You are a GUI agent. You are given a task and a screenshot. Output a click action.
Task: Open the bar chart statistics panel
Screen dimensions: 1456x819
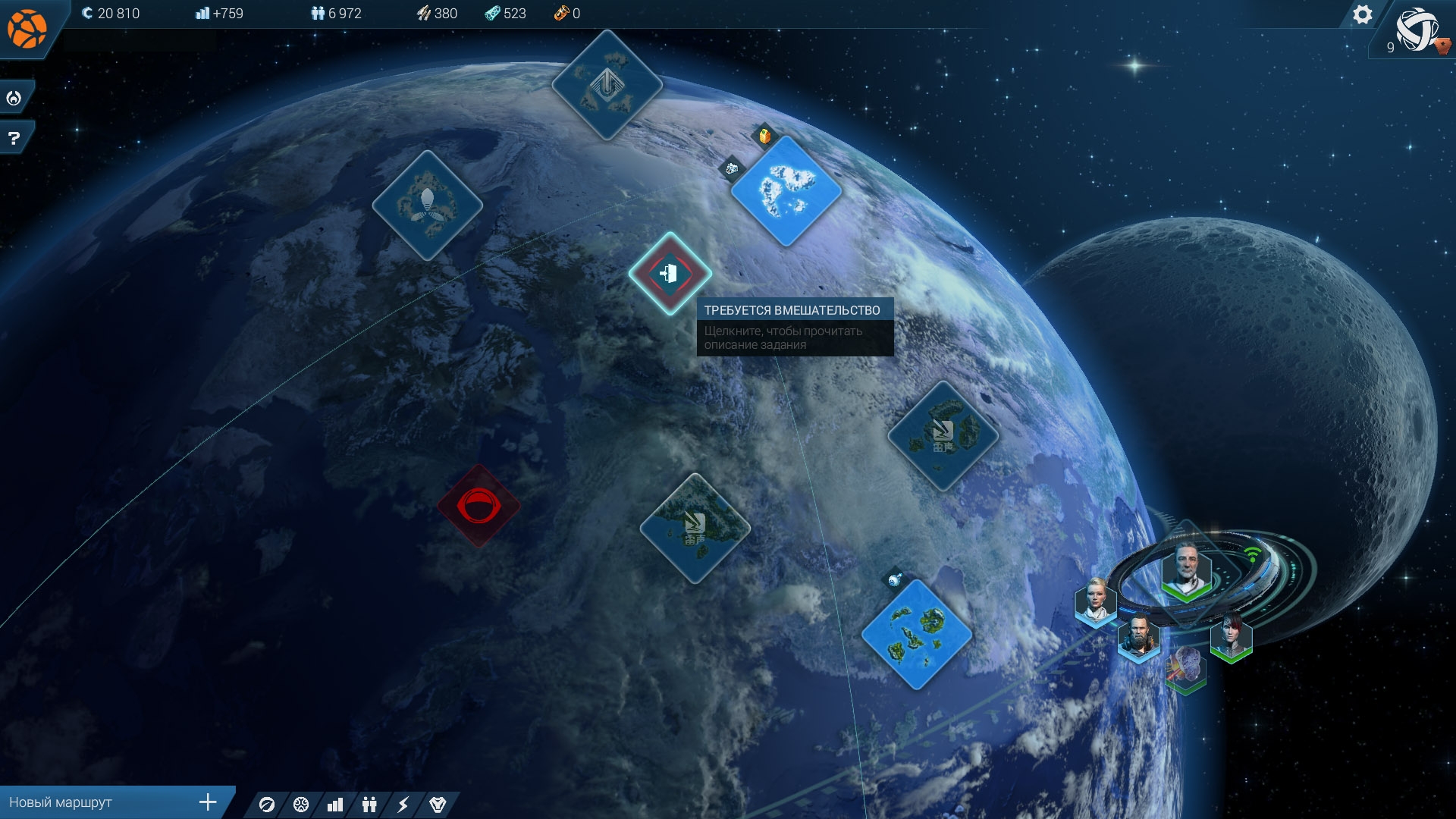point(334,805)
